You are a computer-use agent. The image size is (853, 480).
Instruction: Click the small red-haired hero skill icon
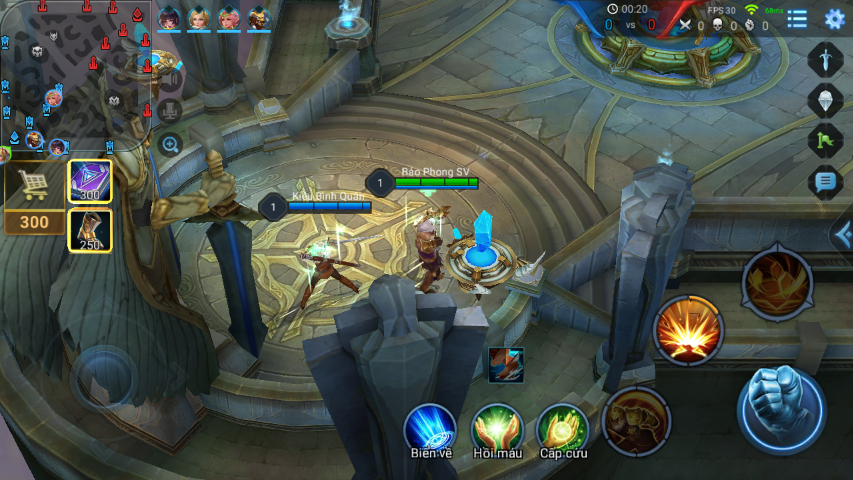click(506, 365)
